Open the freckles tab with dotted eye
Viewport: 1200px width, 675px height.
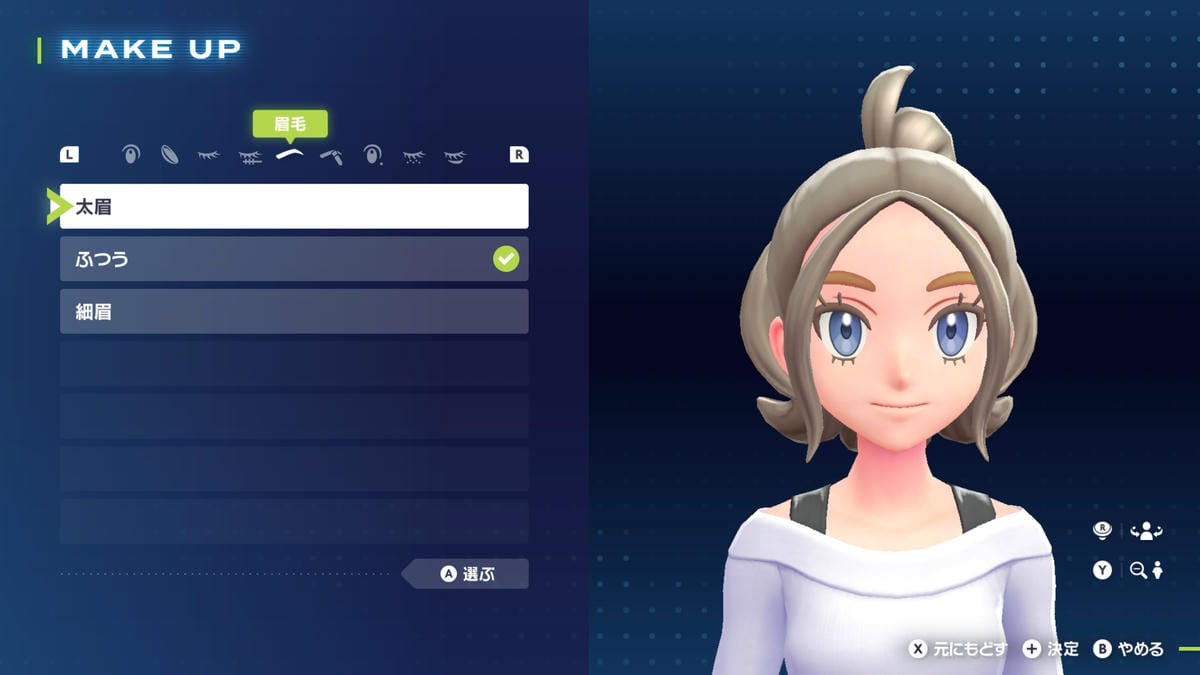click(x=413, y=156)
